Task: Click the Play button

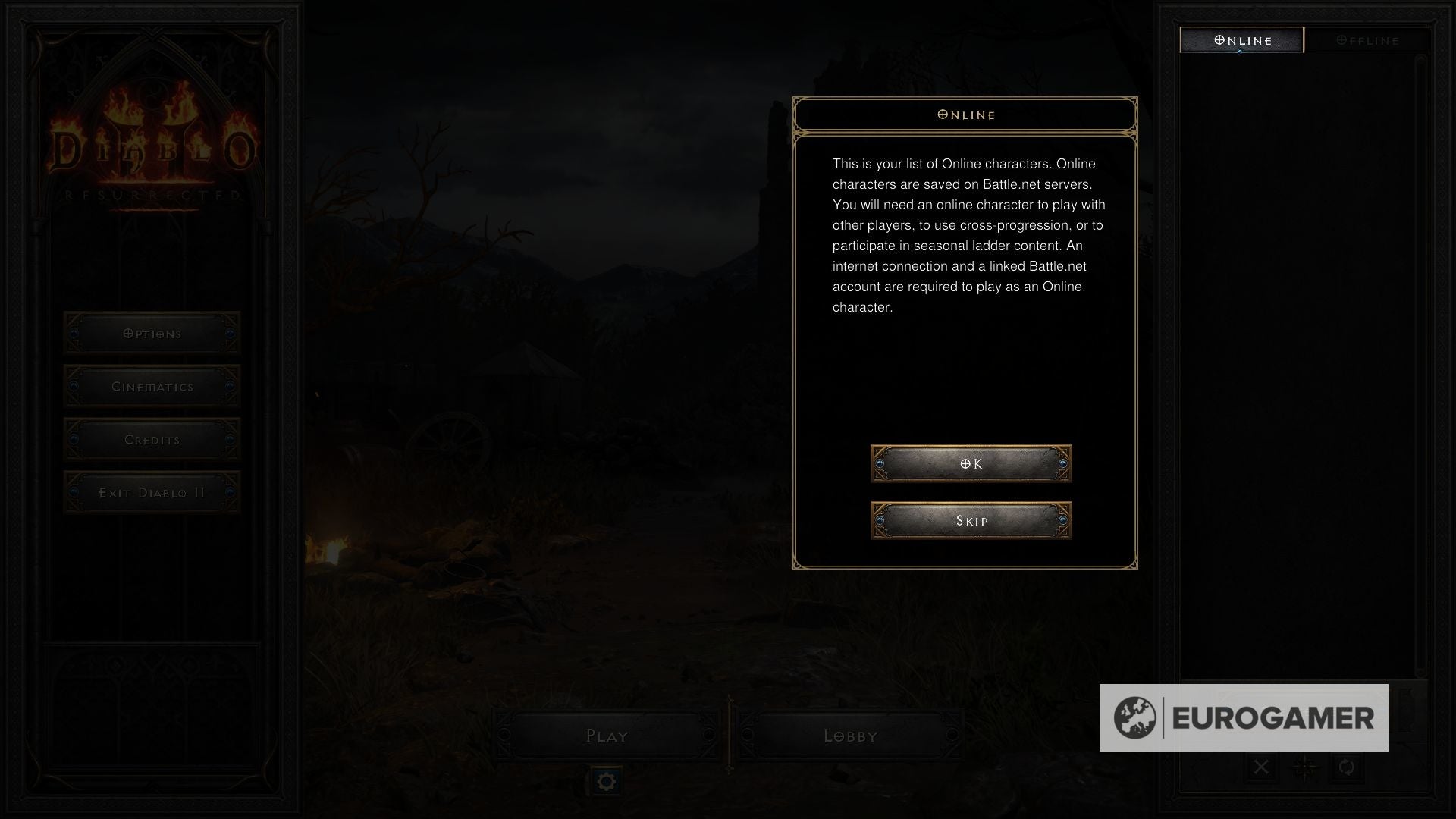Action: tap(607, 735)
